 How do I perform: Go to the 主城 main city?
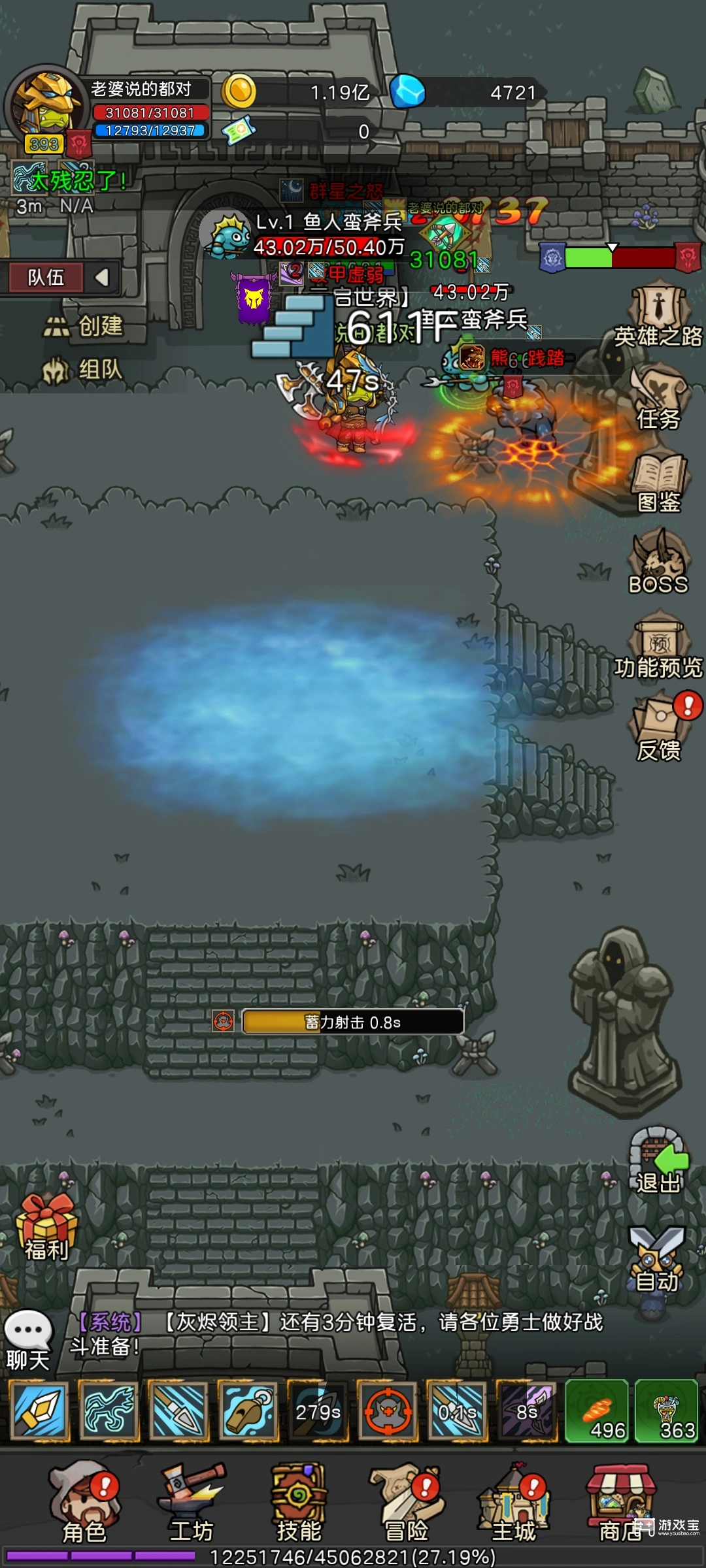click(x=514, y=1503)
